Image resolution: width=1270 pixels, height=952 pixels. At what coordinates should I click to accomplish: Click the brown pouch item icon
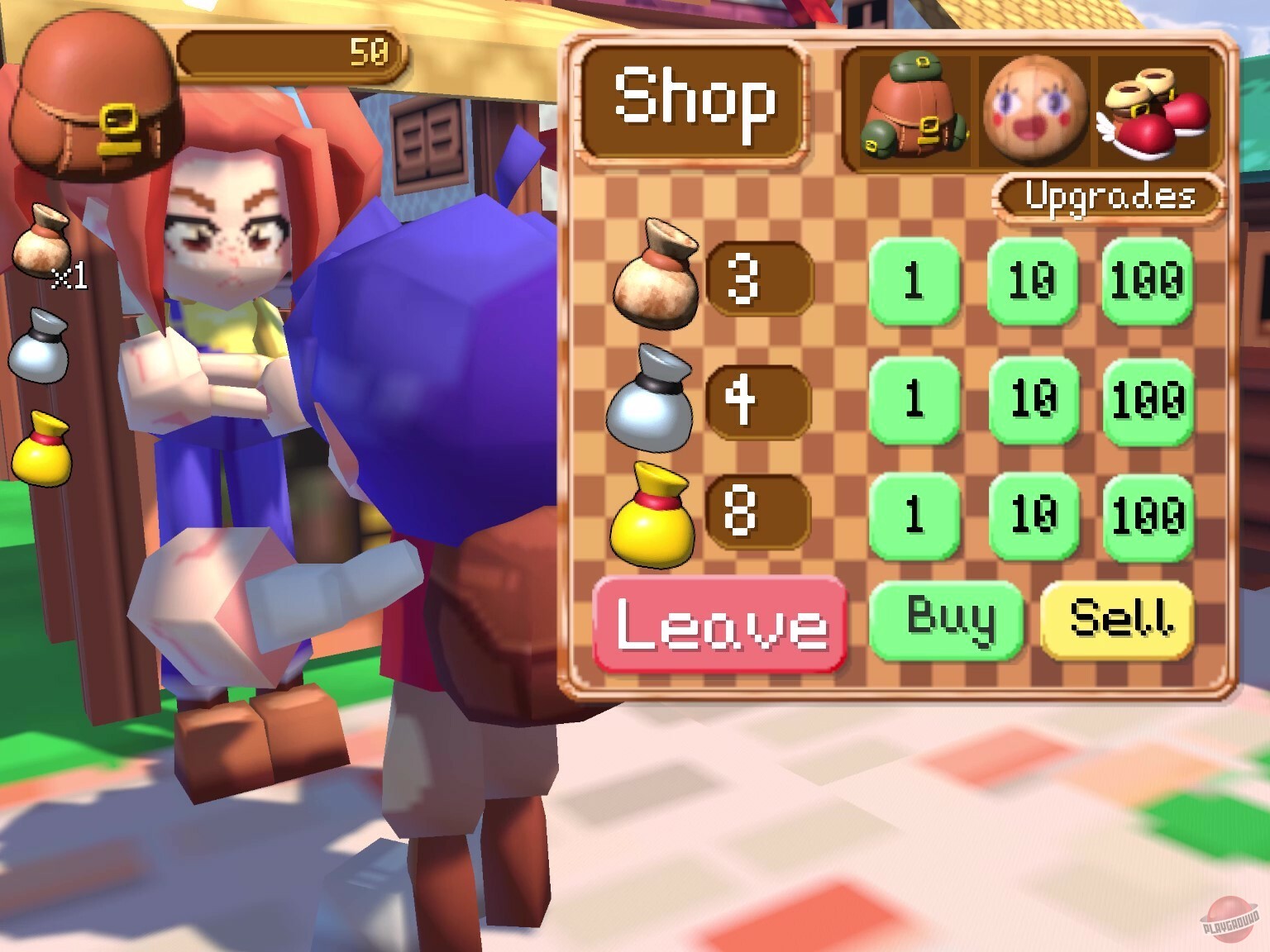pyautogui.click(x=659, y=281)
